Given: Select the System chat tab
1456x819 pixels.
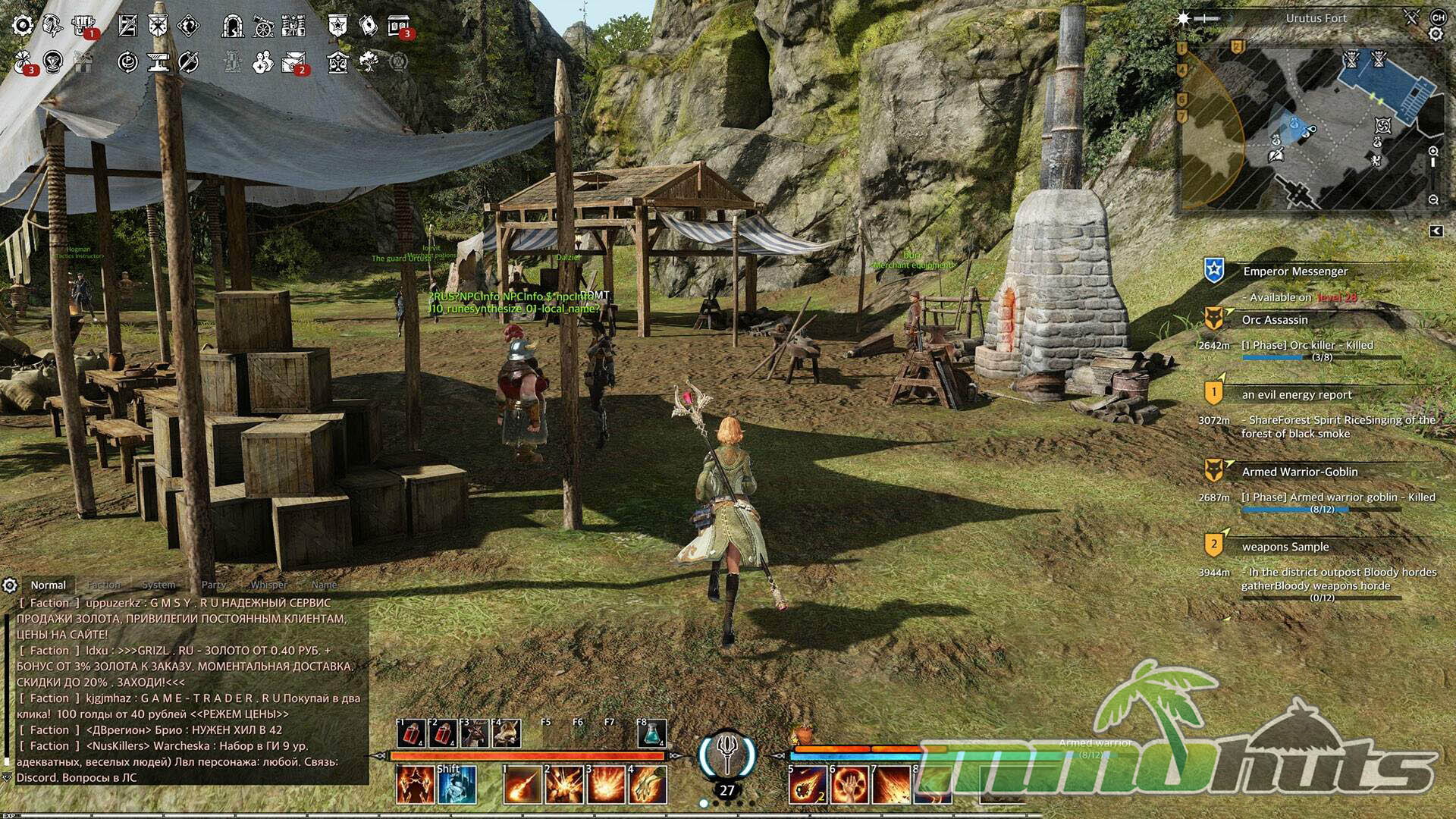Looking at the screenshot, I should click(x=158, y=585).
